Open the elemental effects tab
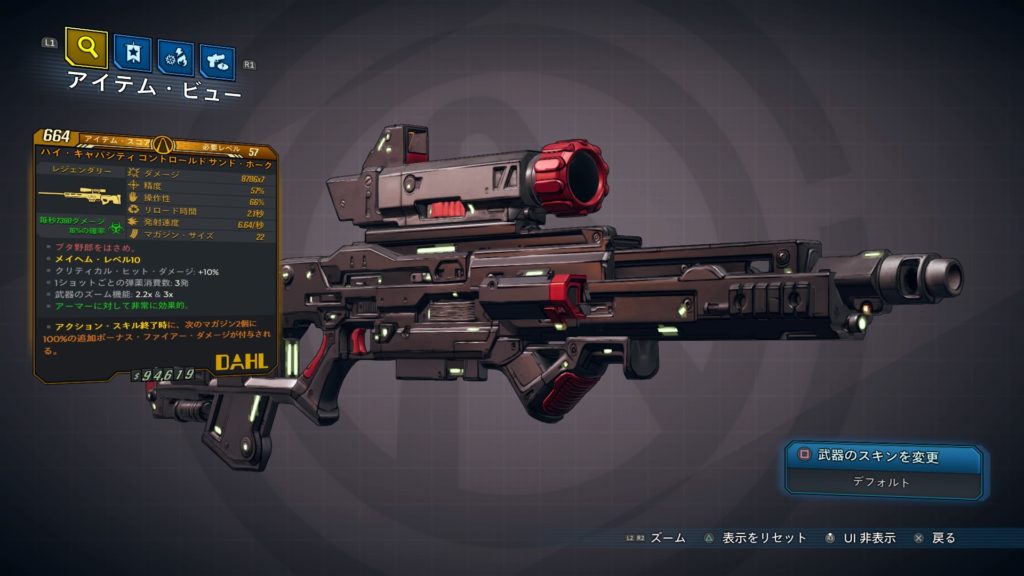This screenshot has height=576, width=1024. [176, 59]
